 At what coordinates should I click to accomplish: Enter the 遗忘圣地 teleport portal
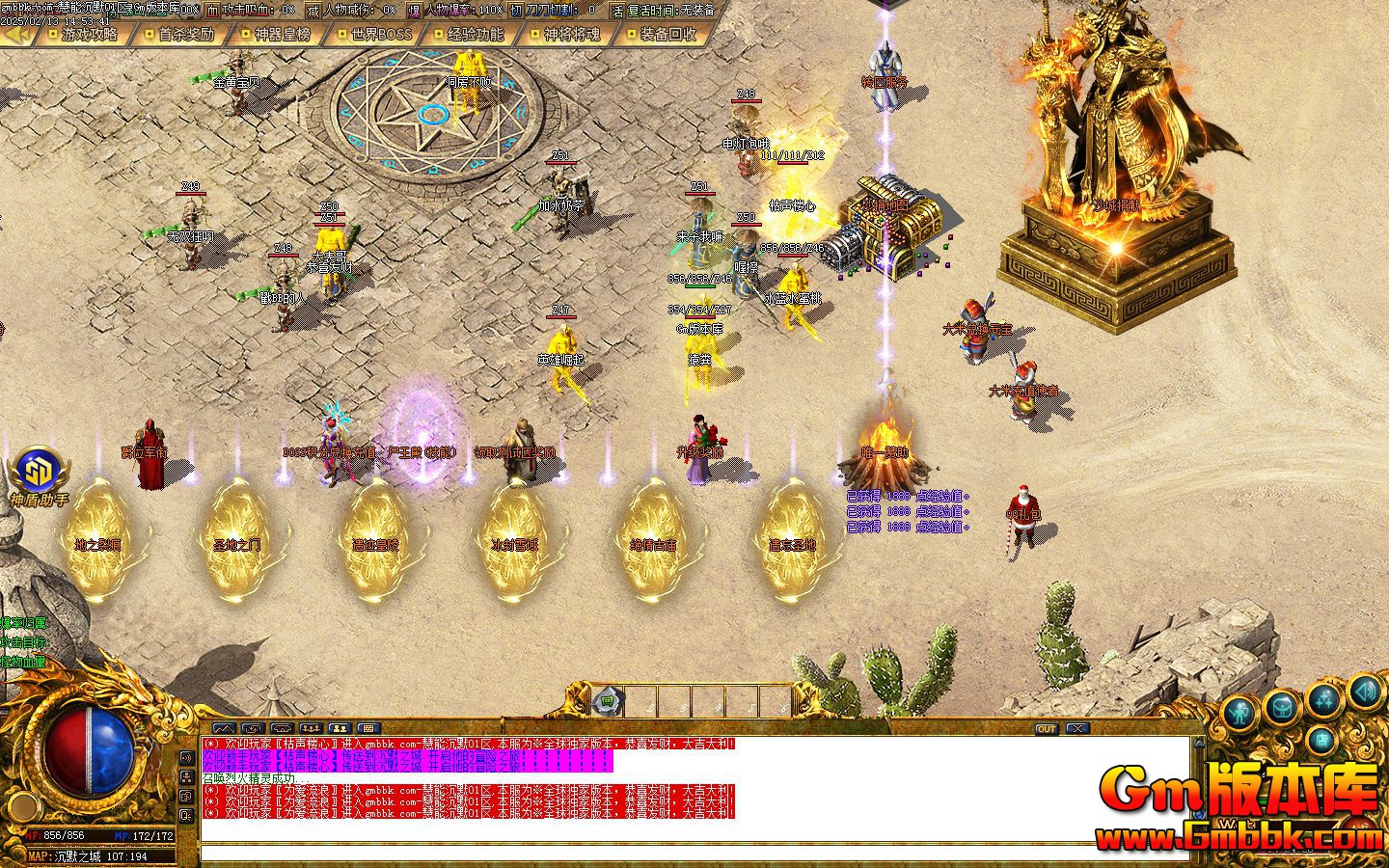(x=791, y=545)
